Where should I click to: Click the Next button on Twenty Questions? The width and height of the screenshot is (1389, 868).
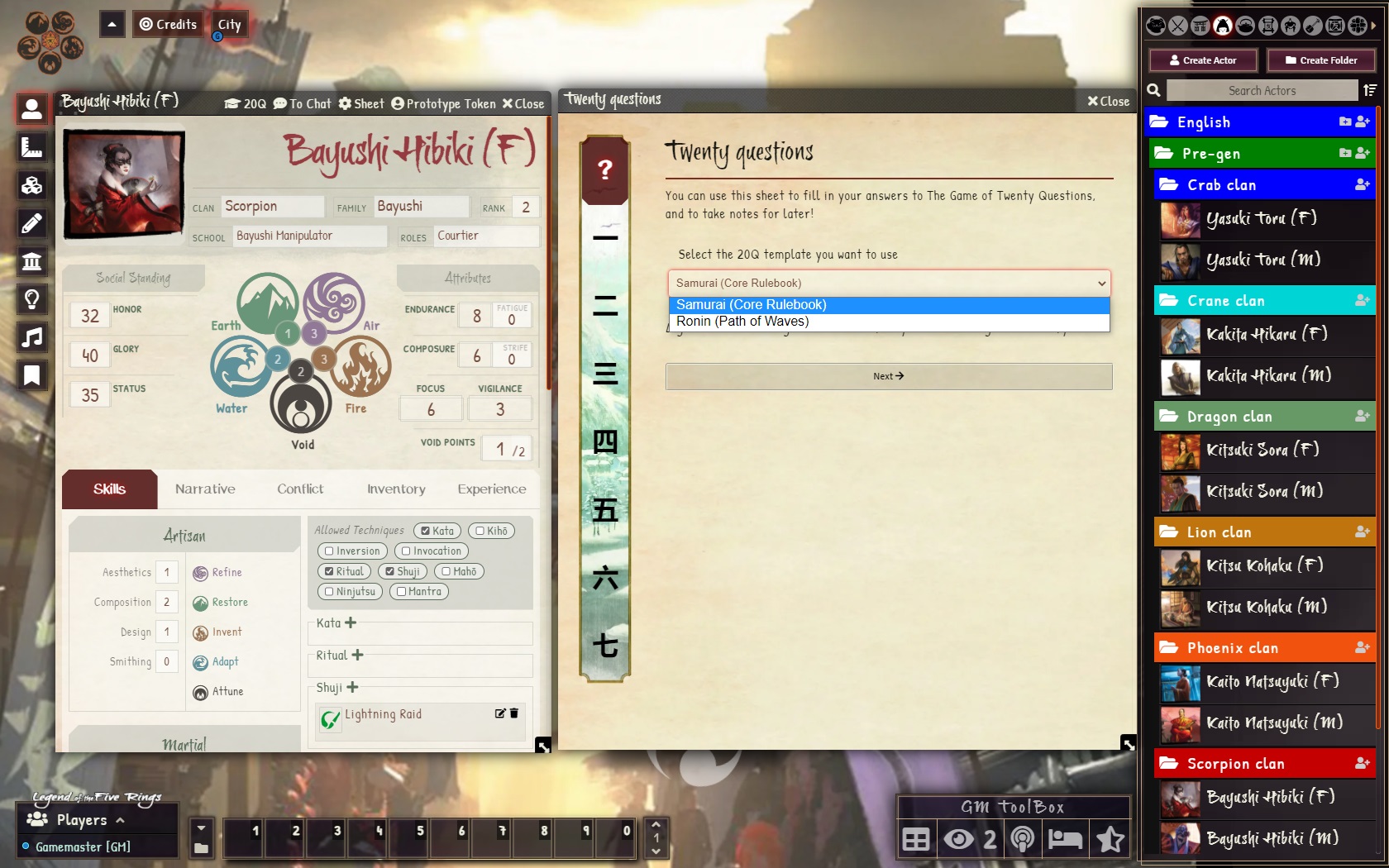[x=887, y=376]
